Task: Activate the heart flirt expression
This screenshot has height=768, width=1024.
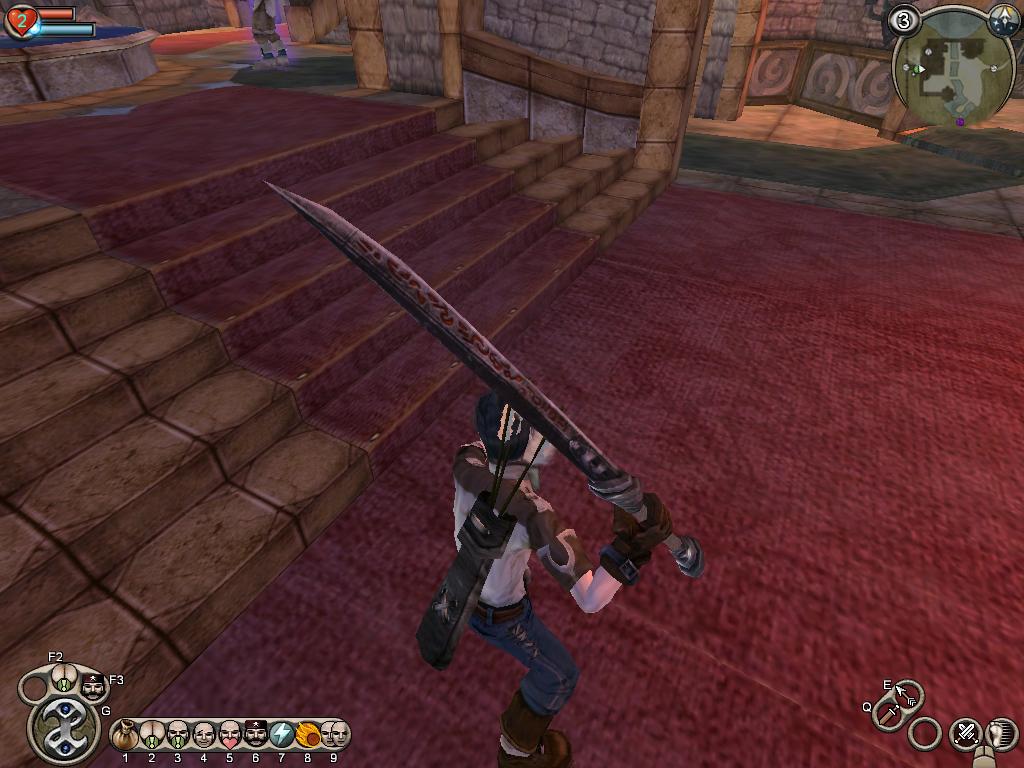Action: [230, 736]
